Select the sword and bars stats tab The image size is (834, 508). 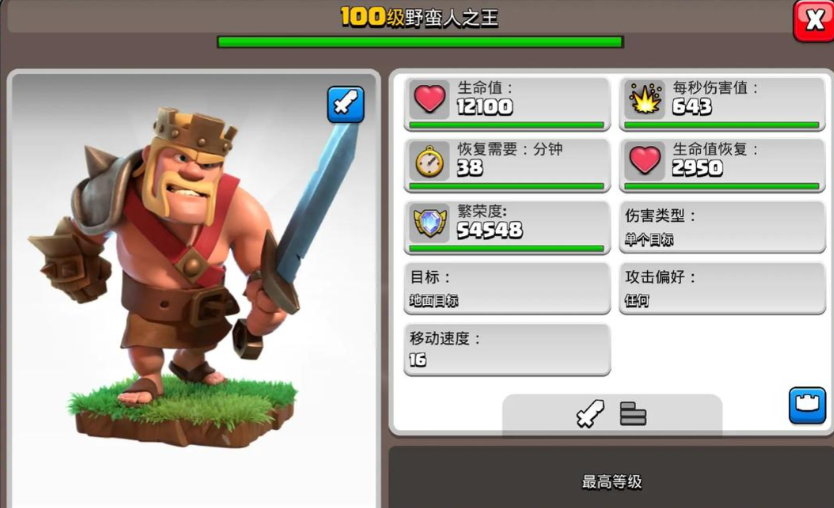(x=611, y=414)
